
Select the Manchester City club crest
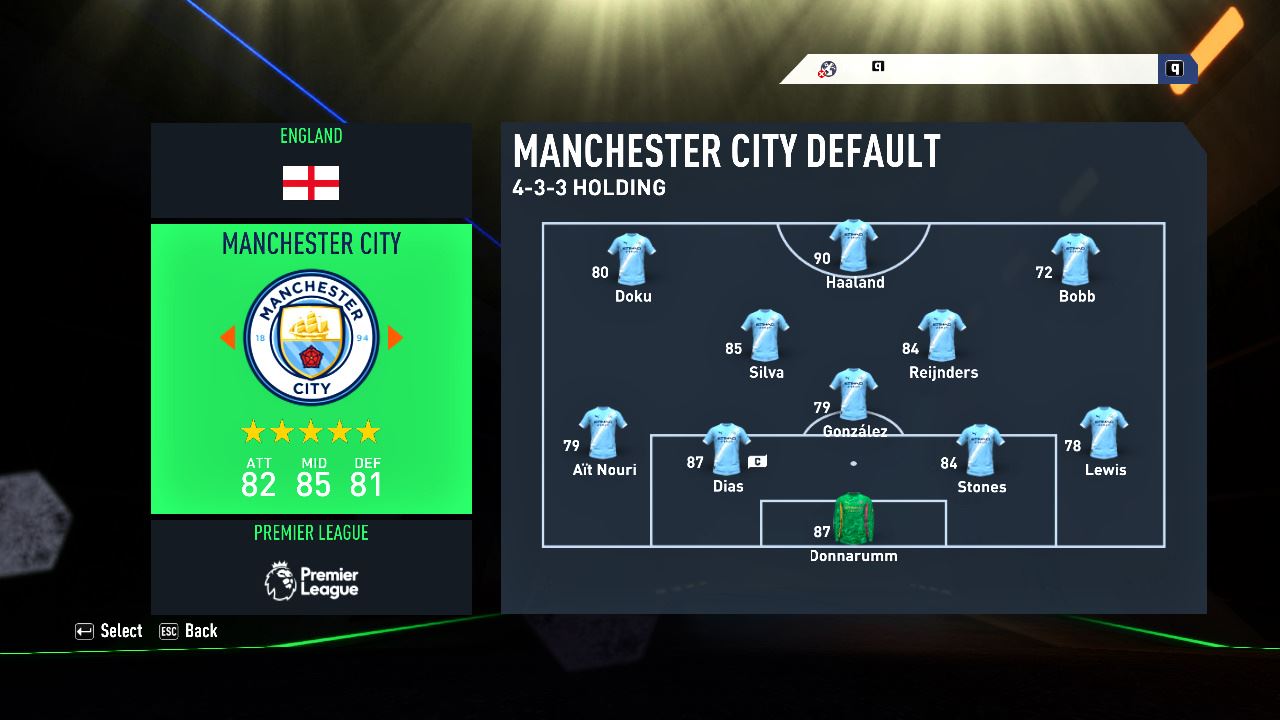(311, 338)
